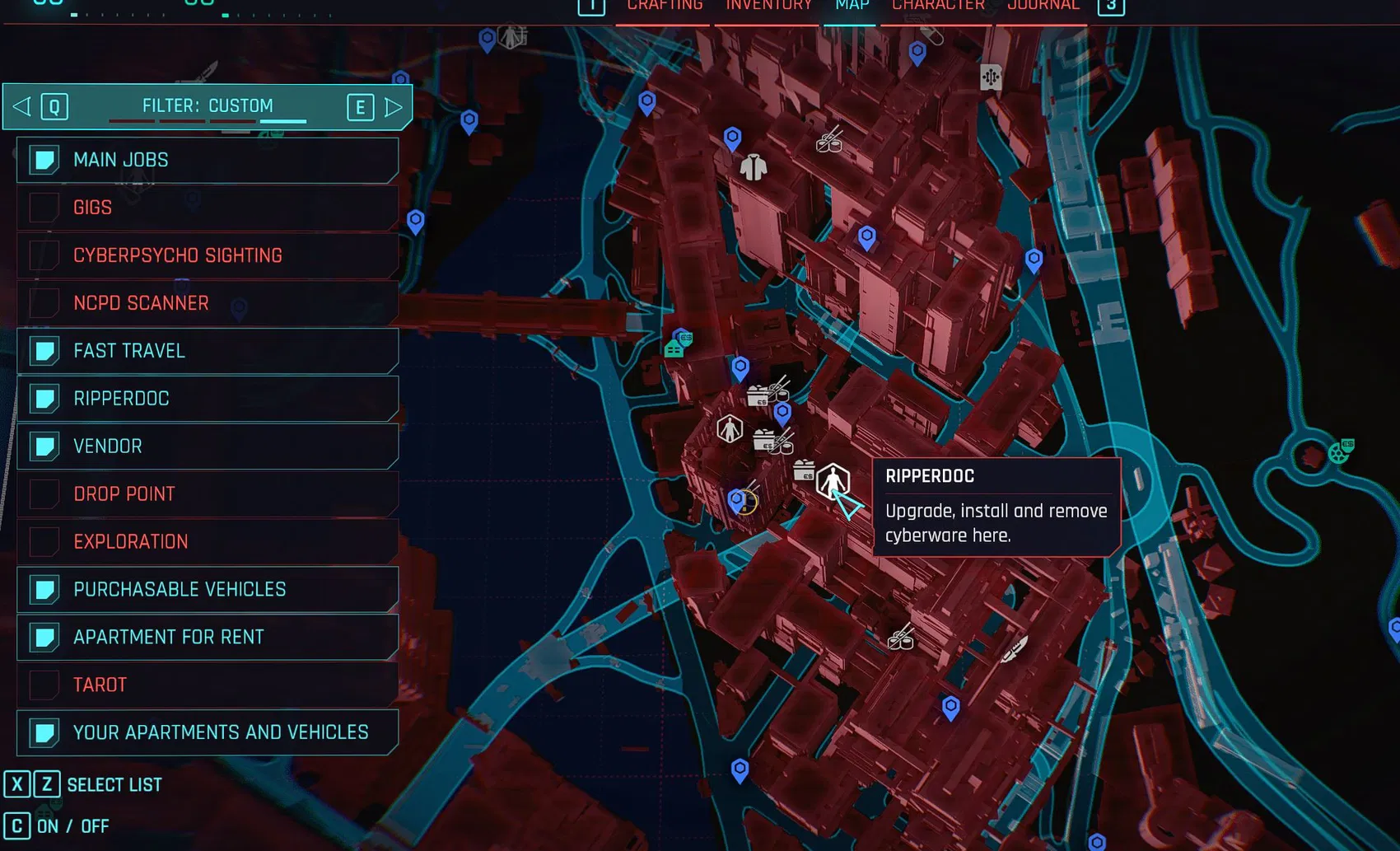
Task: Switch to the CHARACTER tab
Action: pos(937,7)
